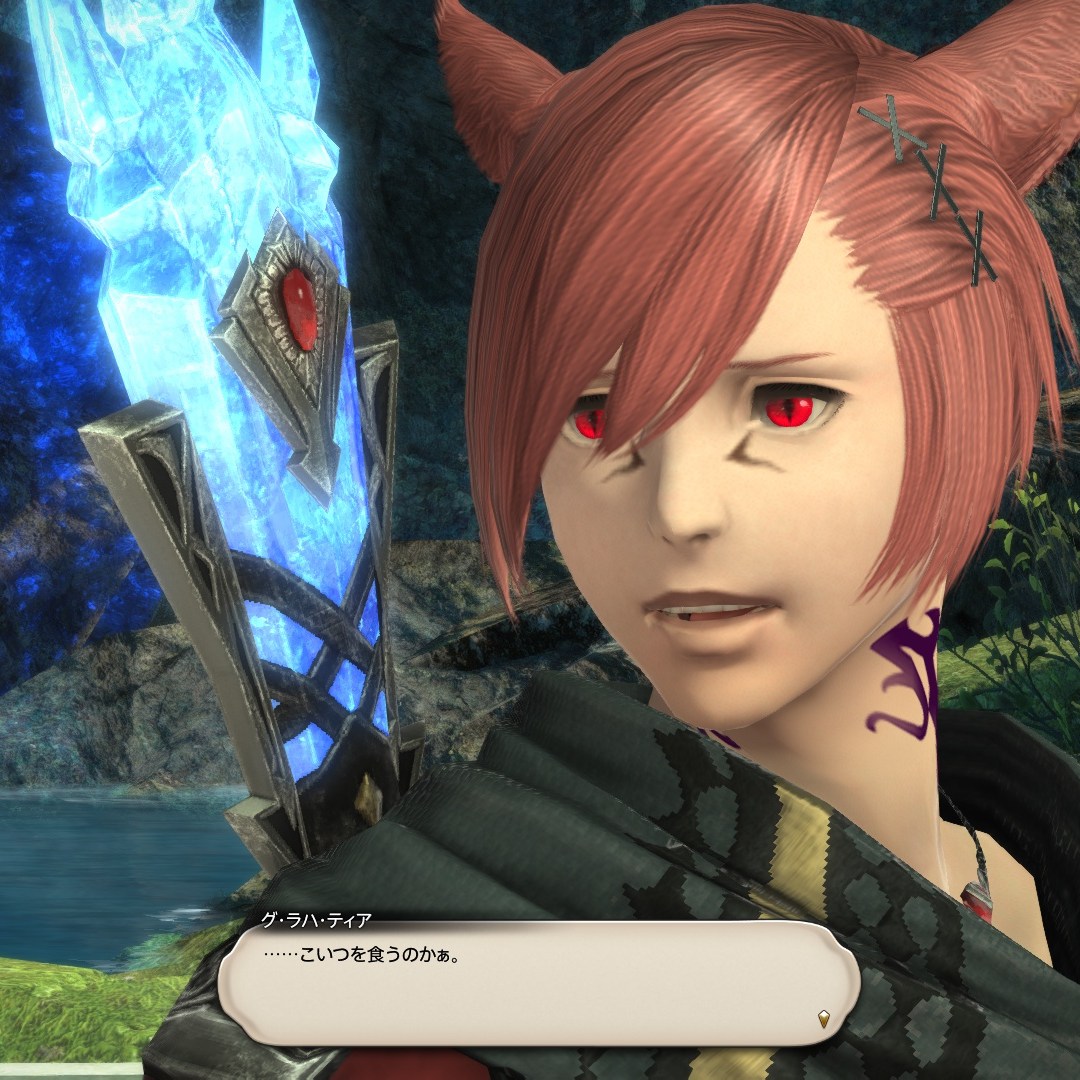Click the gold continue arrow in dialogue

click(823, 1020)
